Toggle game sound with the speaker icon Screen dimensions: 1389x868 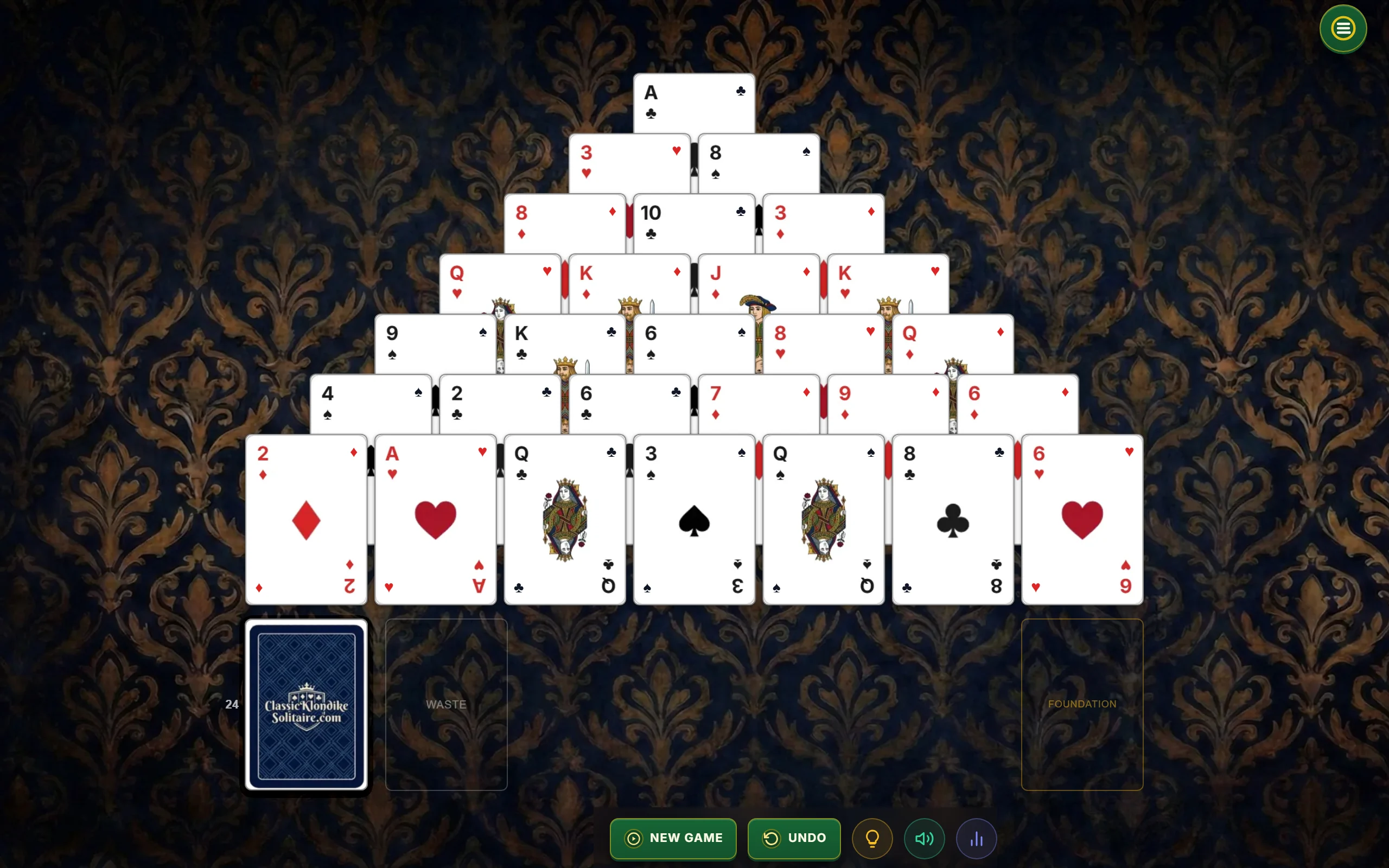tap(924, 838)
